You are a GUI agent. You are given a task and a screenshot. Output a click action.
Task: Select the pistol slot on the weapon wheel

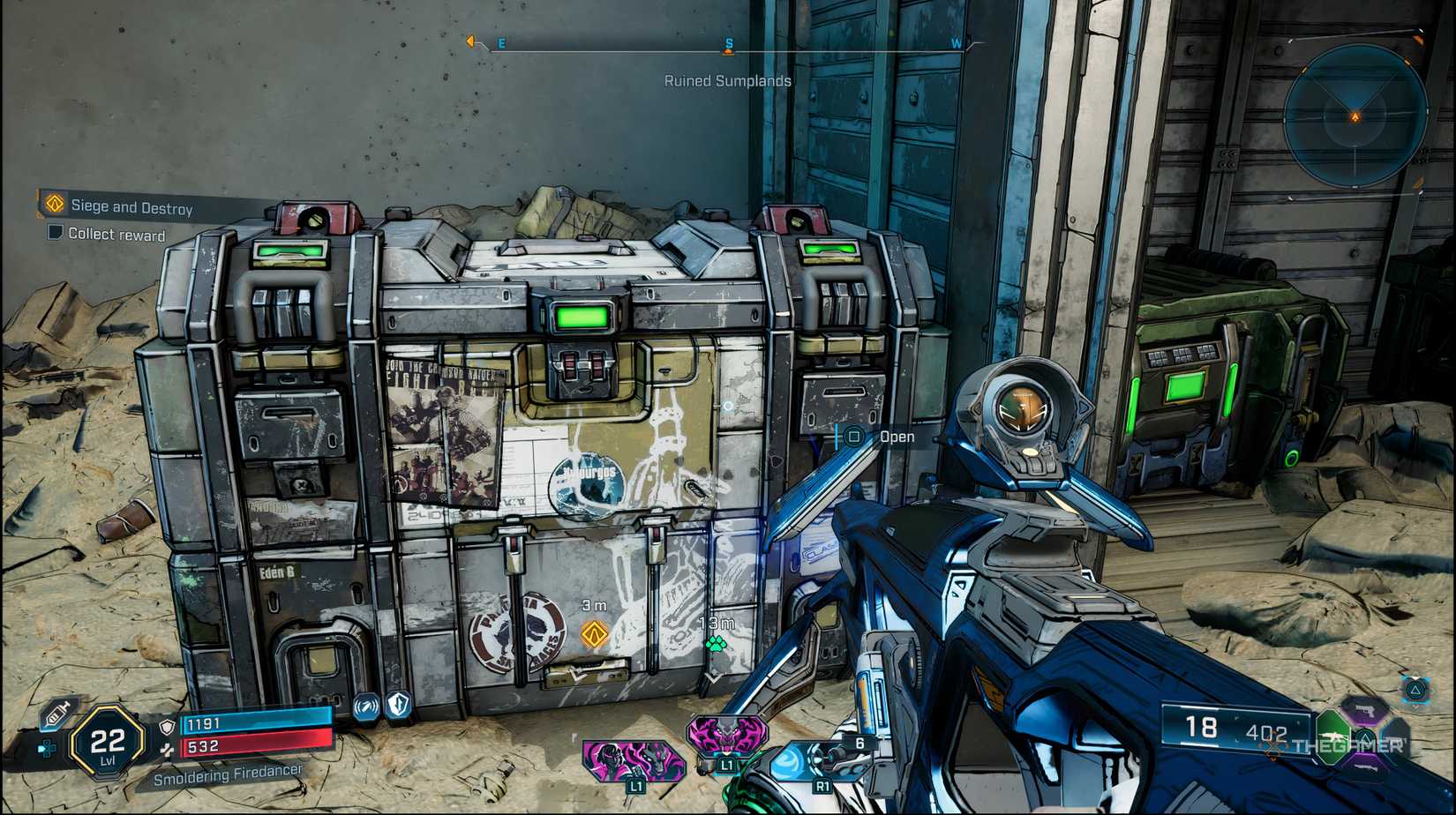click(1366, 713)
